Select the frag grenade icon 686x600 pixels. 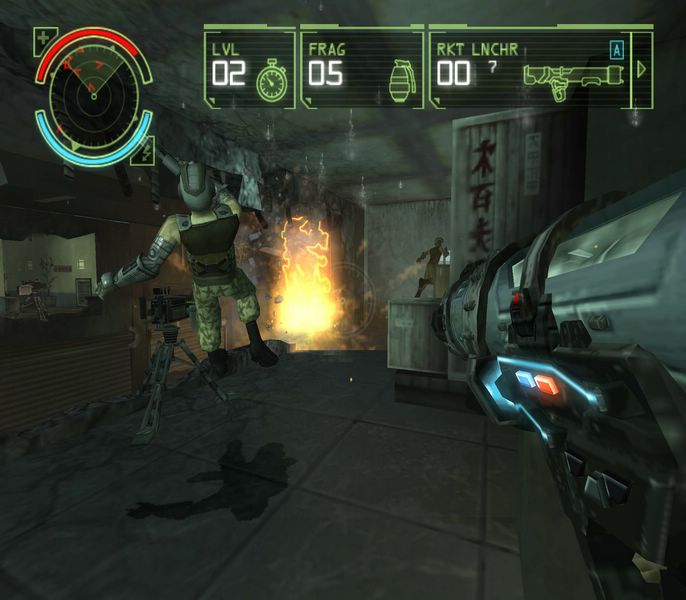[401, 77]
